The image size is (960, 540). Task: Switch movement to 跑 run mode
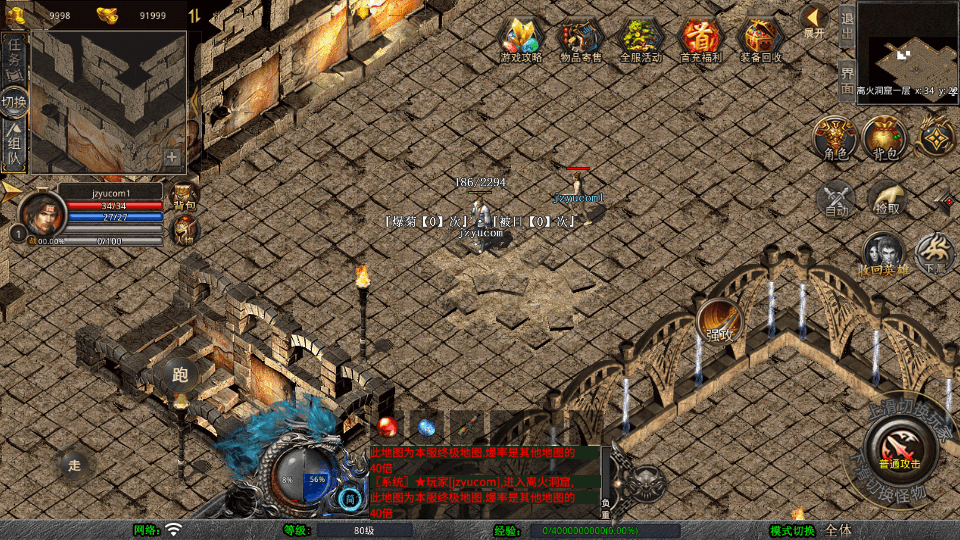(x=181, y=374)
